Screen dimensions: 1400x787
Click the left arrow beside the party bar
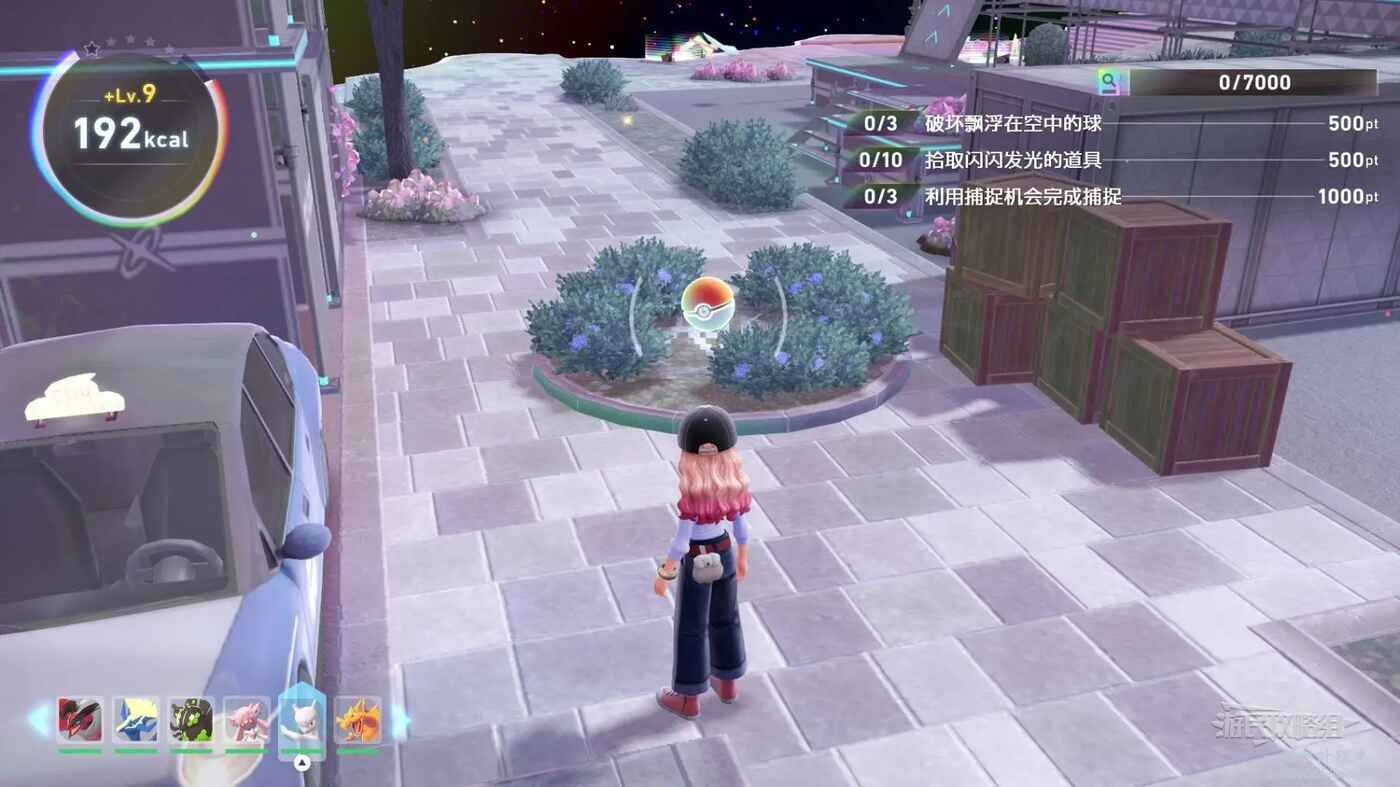pyautogui.click(x=40, y=719)
